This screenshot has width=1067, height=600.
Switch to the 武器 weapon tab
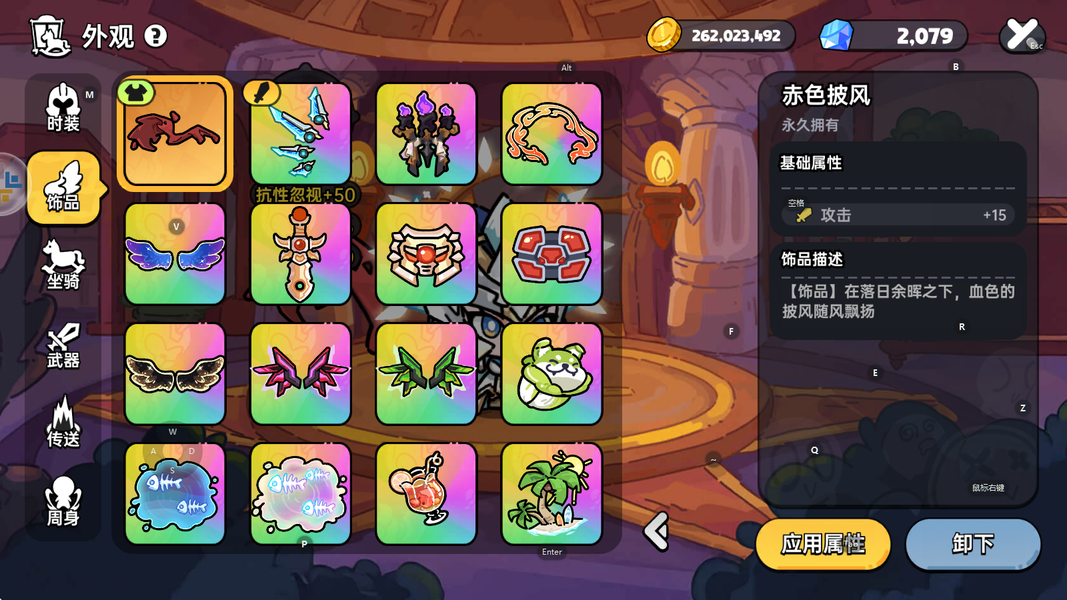[63, 343]
